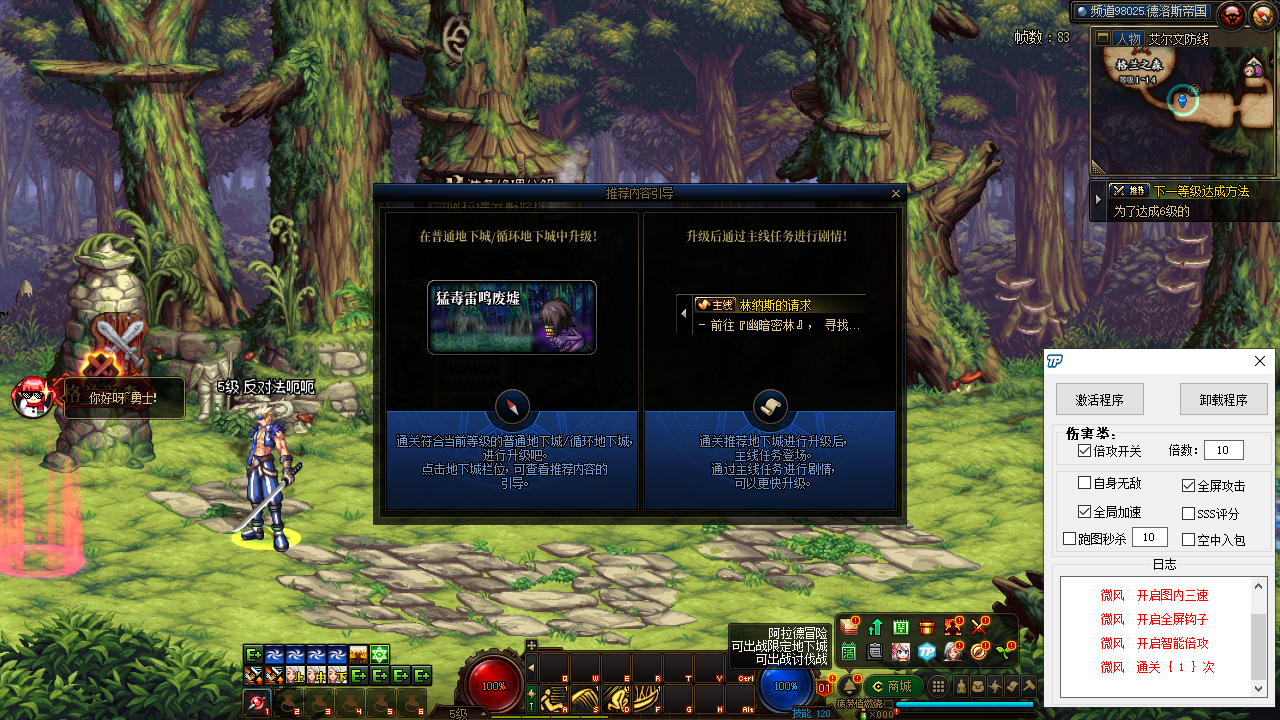This screenshot has width=1280, height=720.
Task: Click the scroll-up arrow in the 日志 log
Action: pos(1258,586)
